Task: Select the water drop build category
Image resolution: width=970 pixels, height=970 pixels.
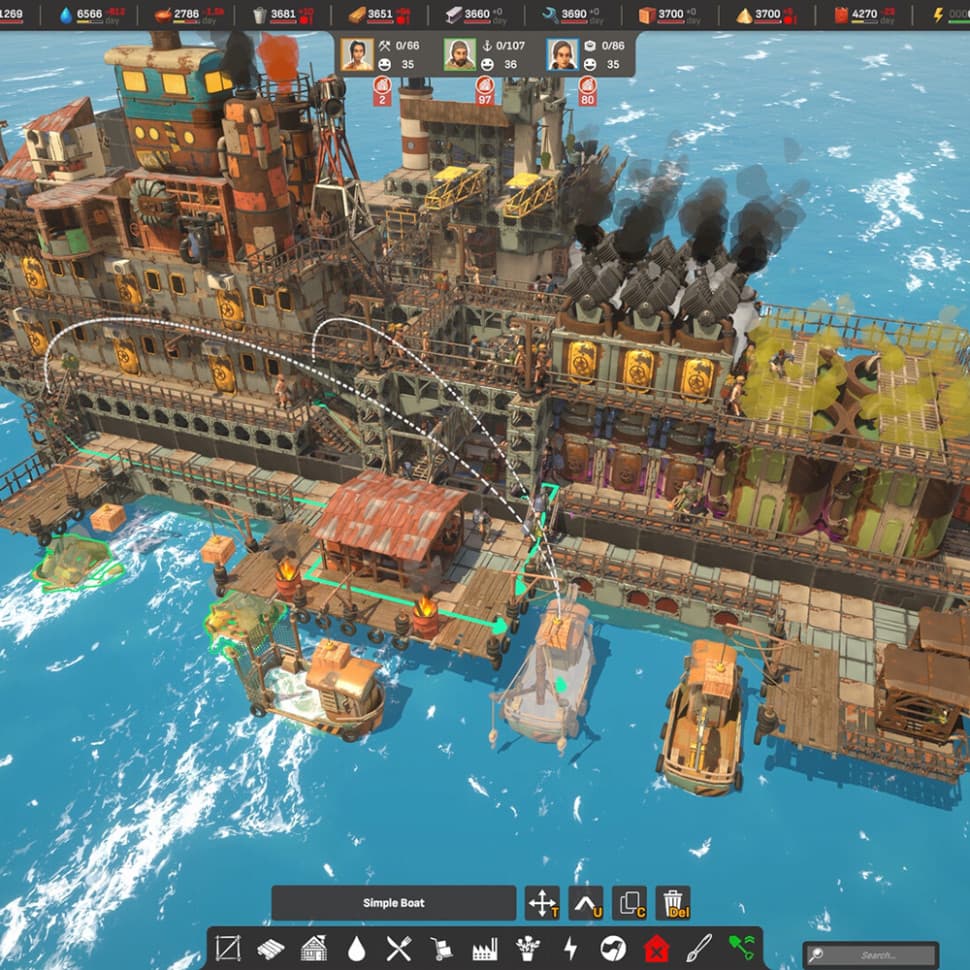Action: click(x=356, y=948)
